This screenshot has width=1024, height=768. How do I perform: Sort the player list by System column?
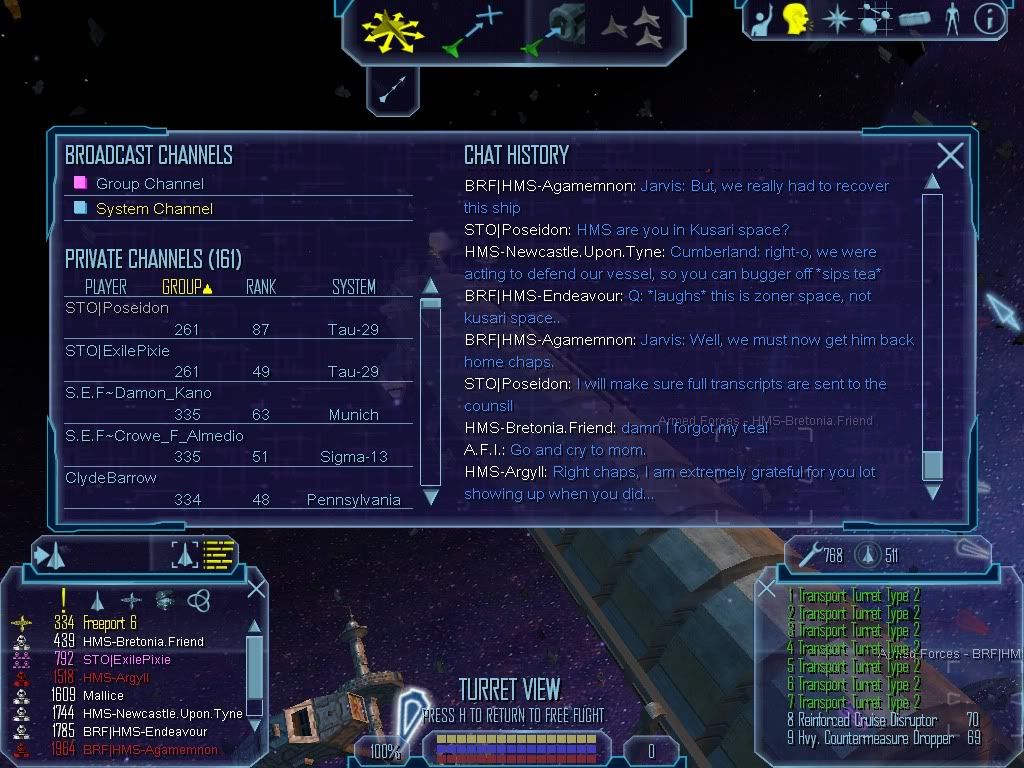[353, 287]
